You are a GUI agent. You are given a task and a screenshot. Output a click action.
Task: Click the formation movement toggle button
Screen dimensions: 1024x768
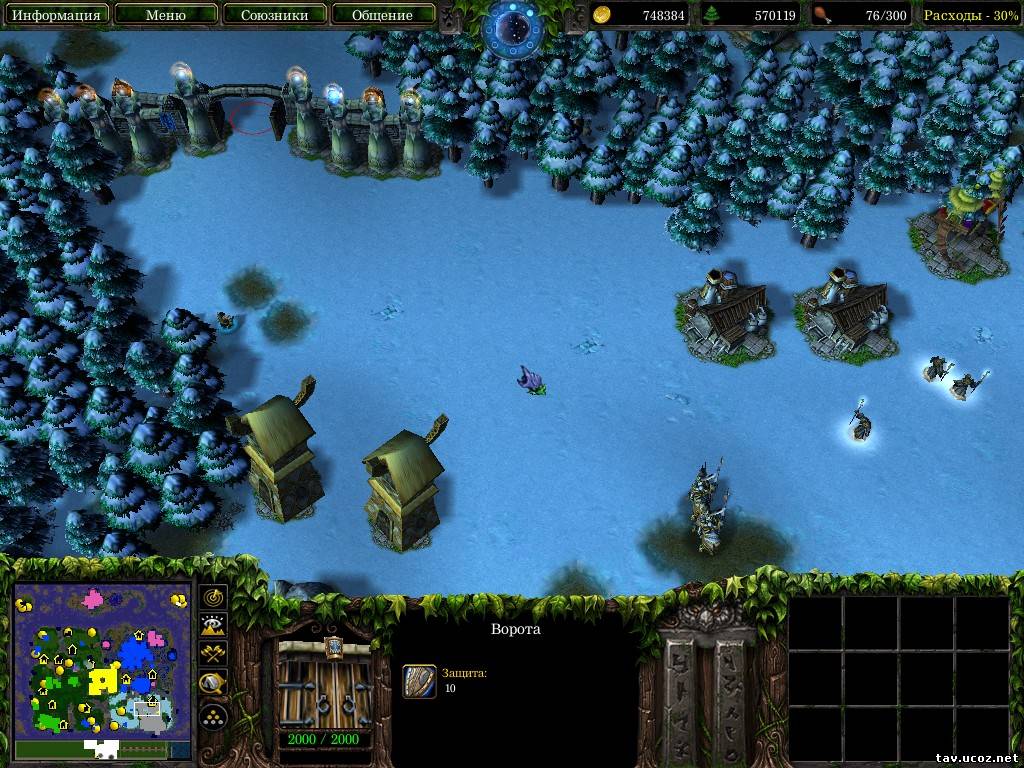214,716
